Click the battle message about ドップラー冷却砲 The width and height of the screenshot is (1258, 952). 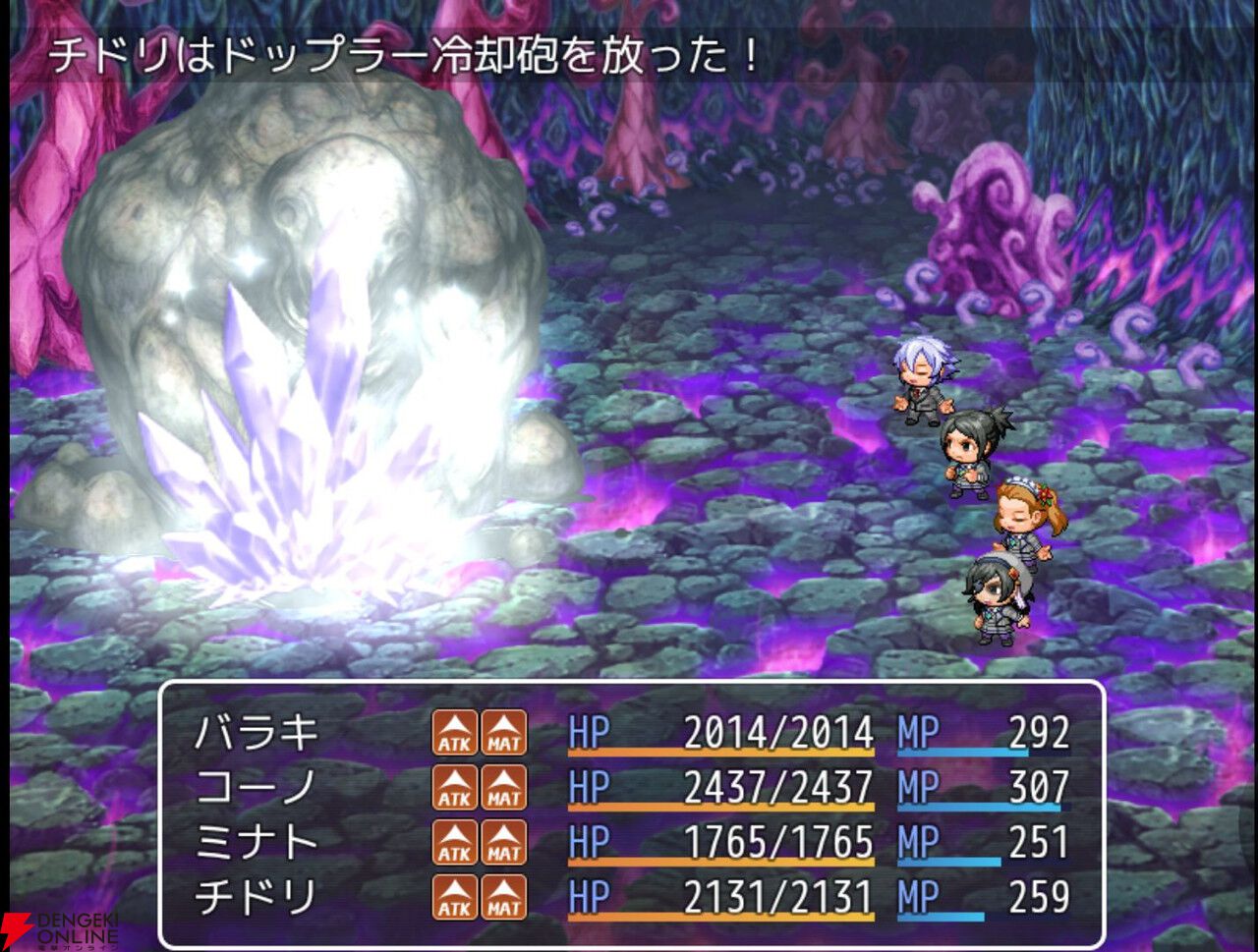click(x=403, y=55)
